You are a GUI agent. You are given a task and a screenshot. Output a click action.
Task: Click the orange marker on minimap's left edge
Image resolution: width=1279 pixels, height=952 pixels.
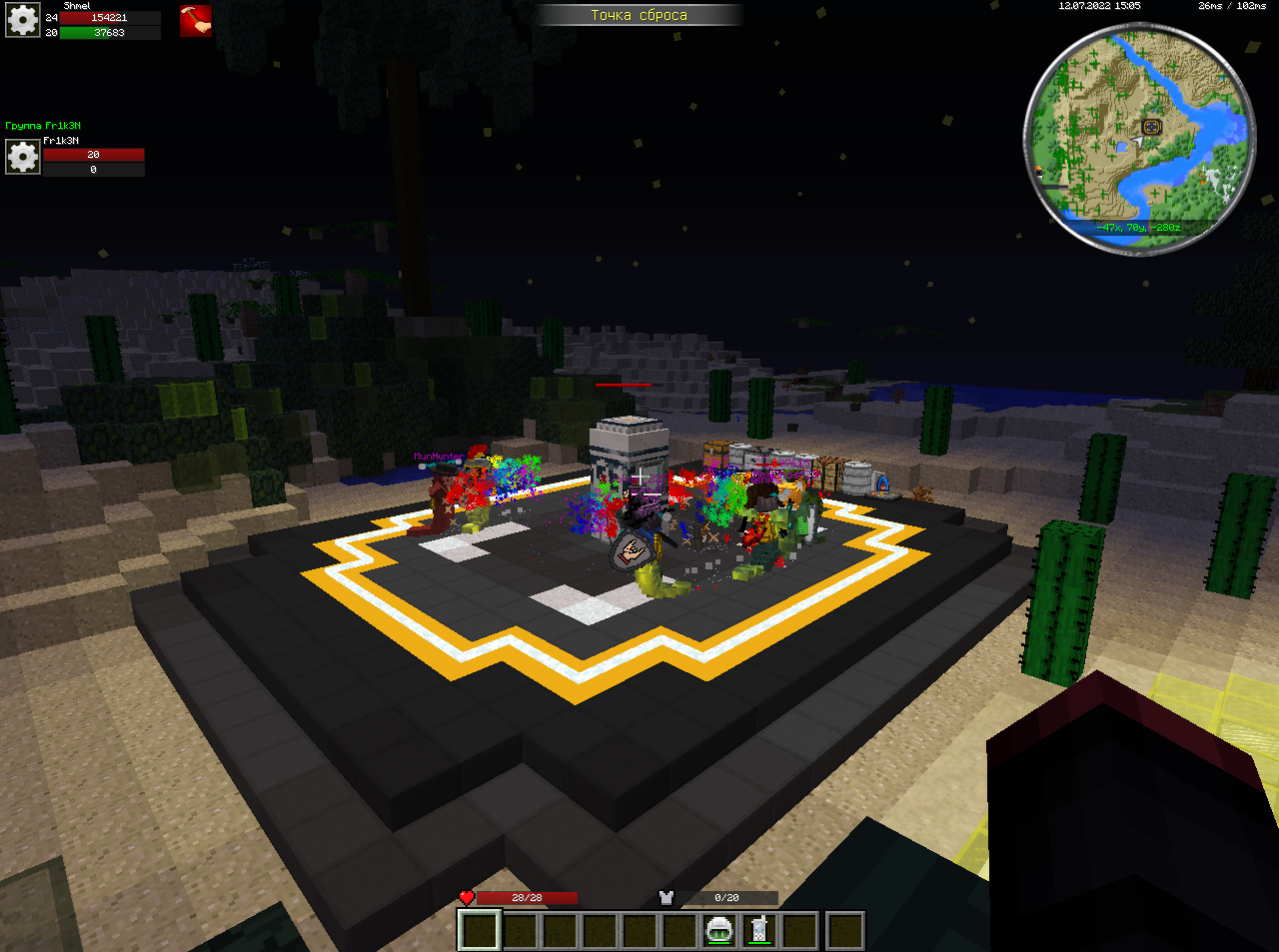pos(1039,171)
